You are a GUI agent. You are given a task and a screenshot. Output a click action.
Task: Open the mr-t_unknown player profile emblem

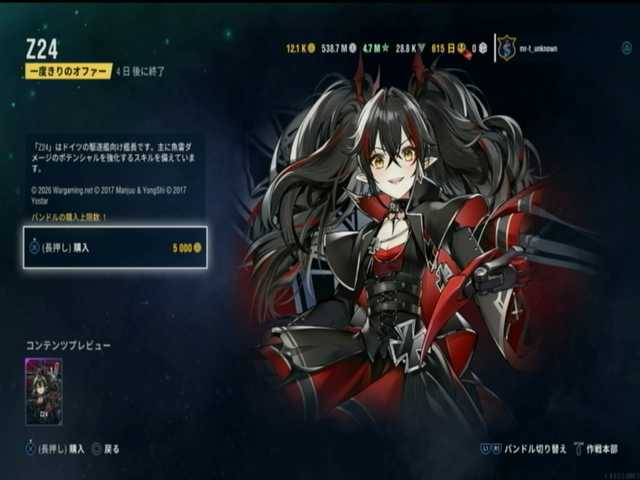(x=507, y=48)
